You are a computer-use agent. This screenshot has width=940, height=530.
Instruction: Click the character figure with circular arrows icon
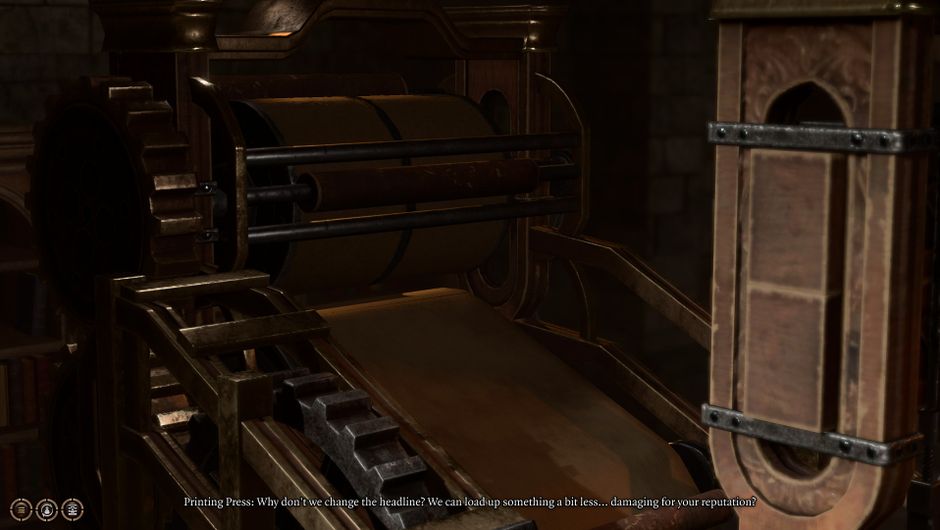46,509
